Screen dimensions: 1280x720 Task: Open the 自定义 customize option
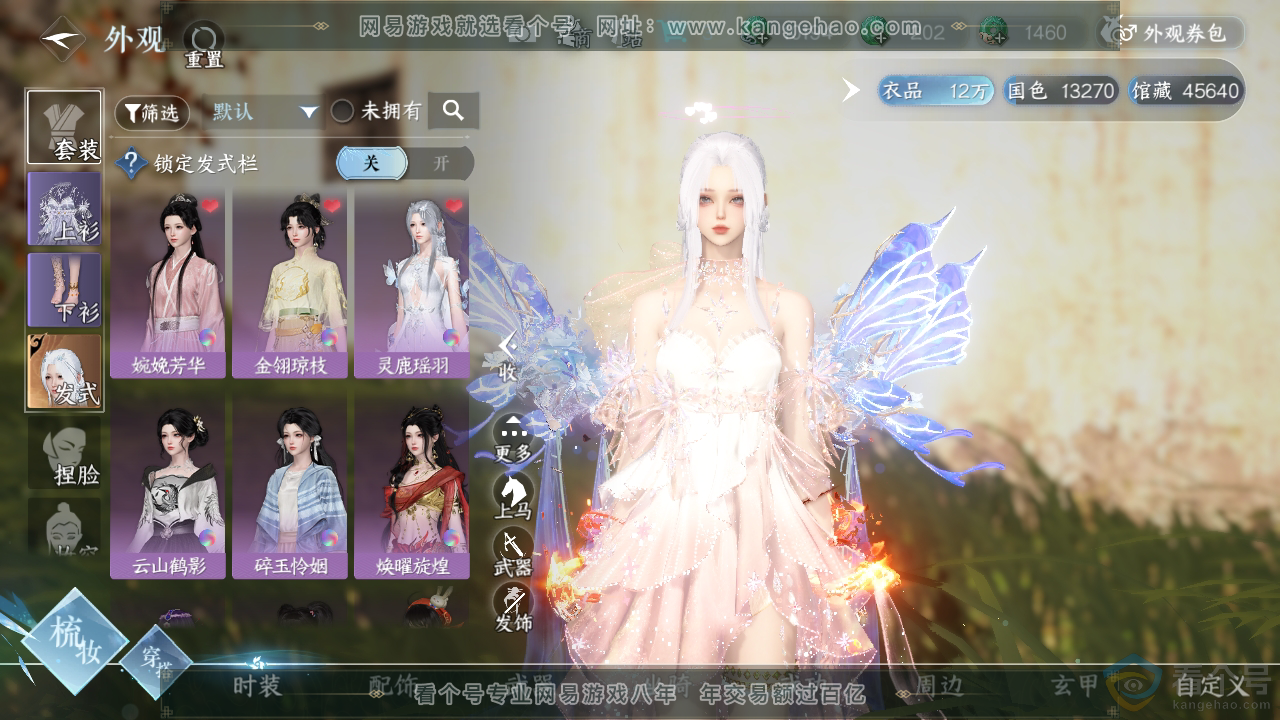[x=1212, y=685]
